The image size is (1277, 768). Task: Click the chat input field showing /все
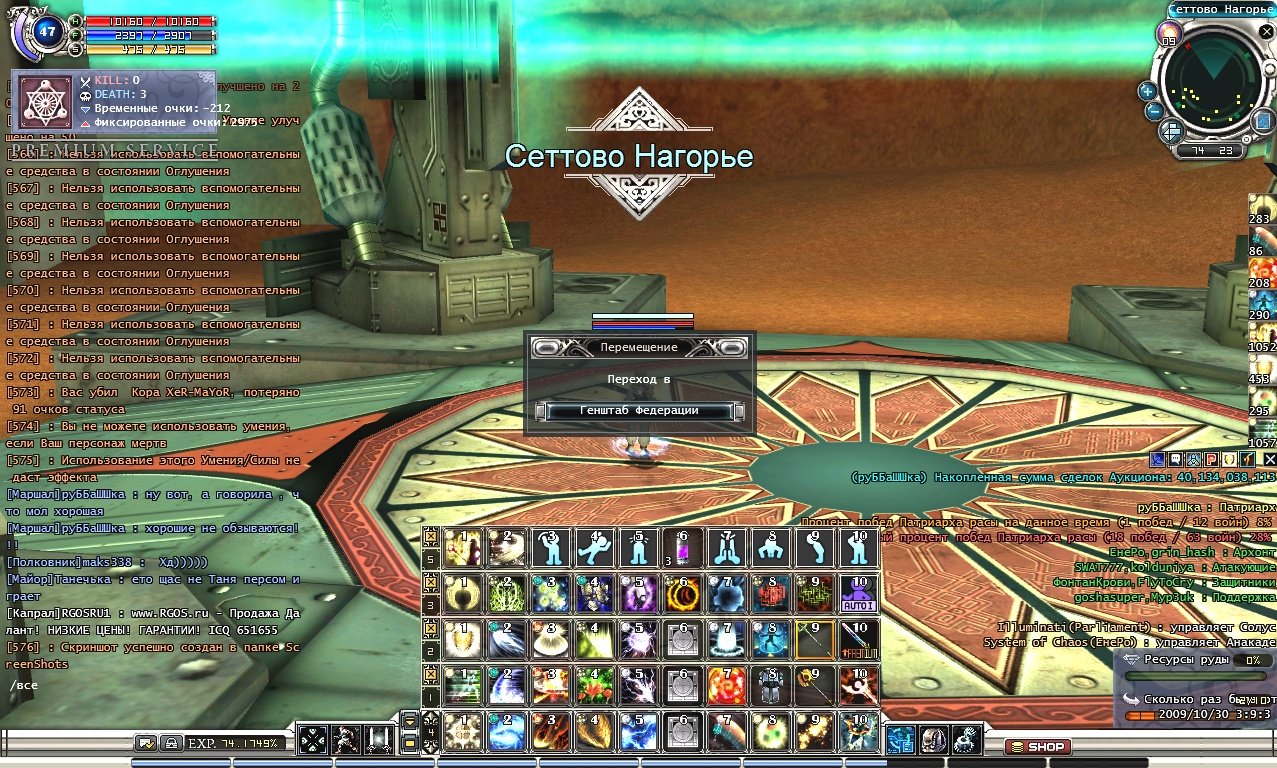(x=150, y=686)
